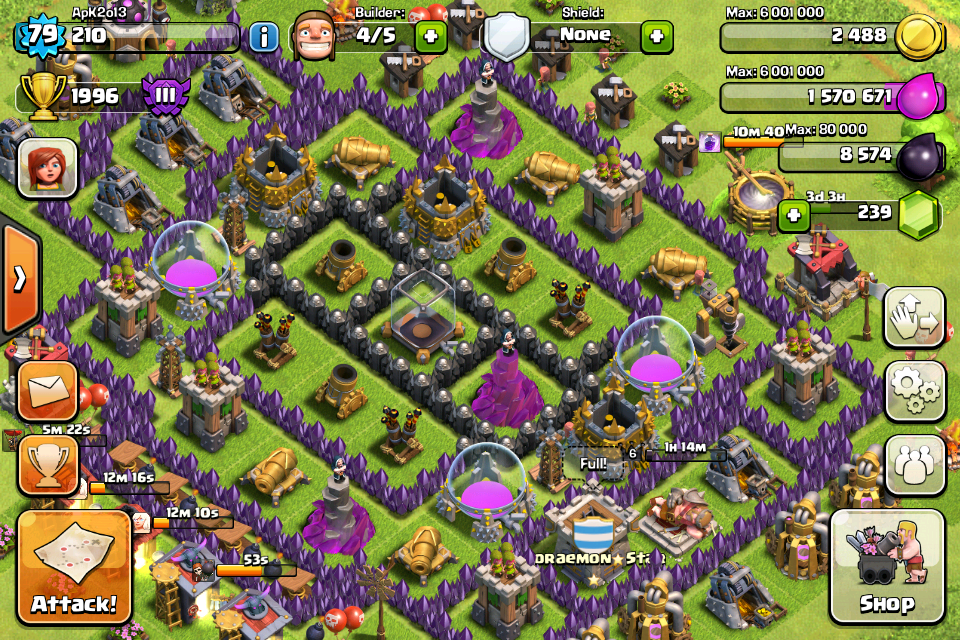This screenshot has width=960, height=640.
Task: Add gems with the green plus button
Action: click(x=793, y=214)
